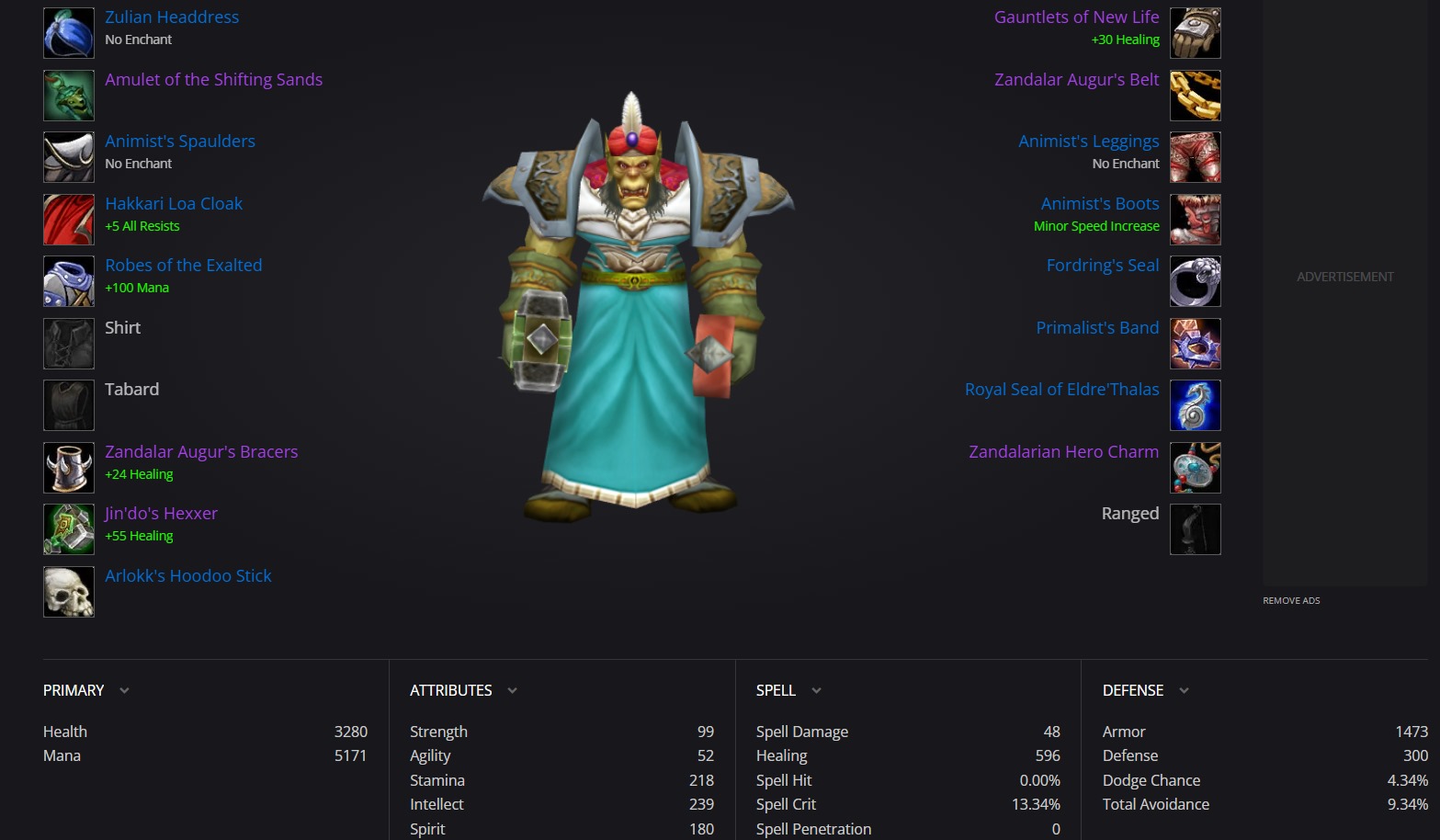The height and width of the screenshot is (840, 1440).
Task: Click the Animist's Boots icon
Action: [x=1195, y=220]
